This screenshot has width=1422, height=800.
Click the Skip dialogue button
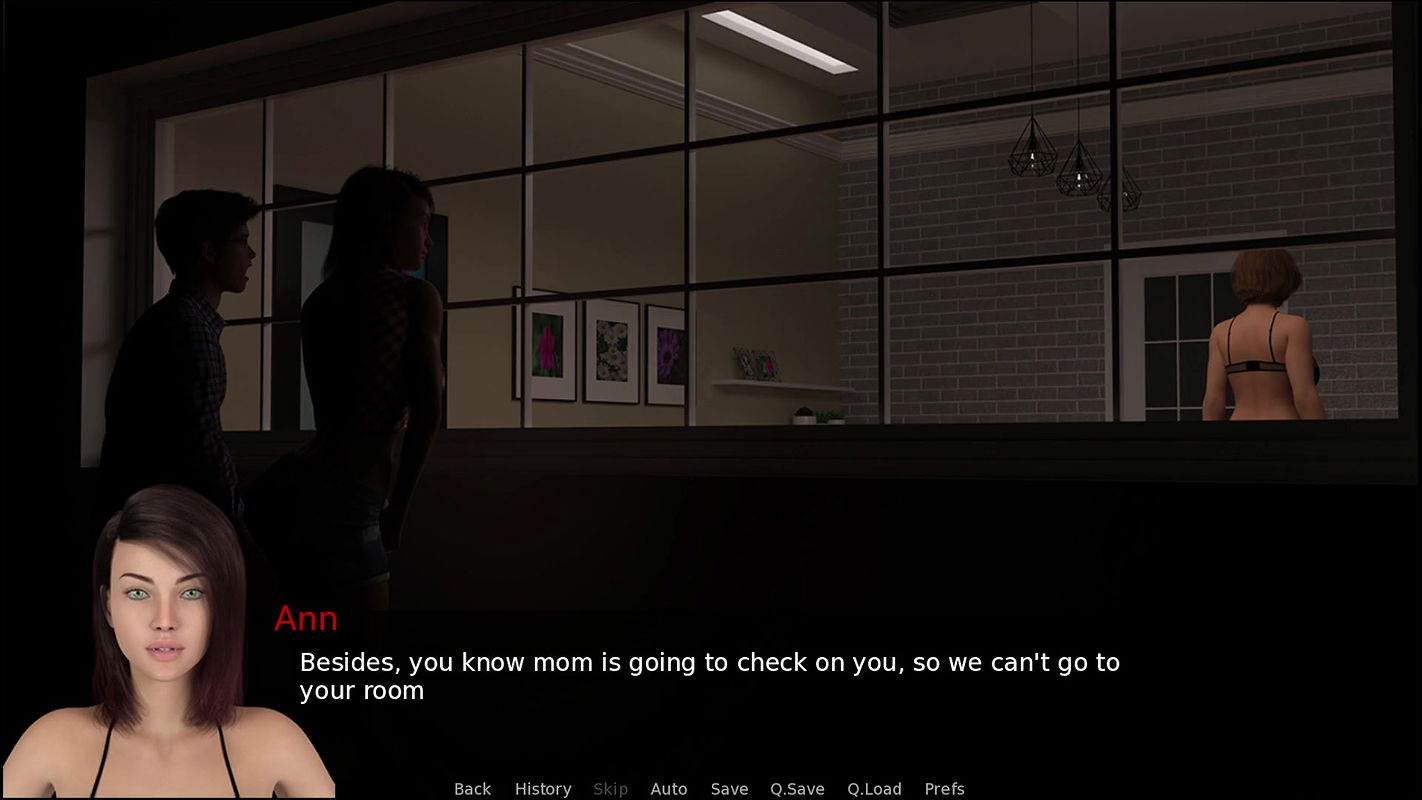coord(610,789)
